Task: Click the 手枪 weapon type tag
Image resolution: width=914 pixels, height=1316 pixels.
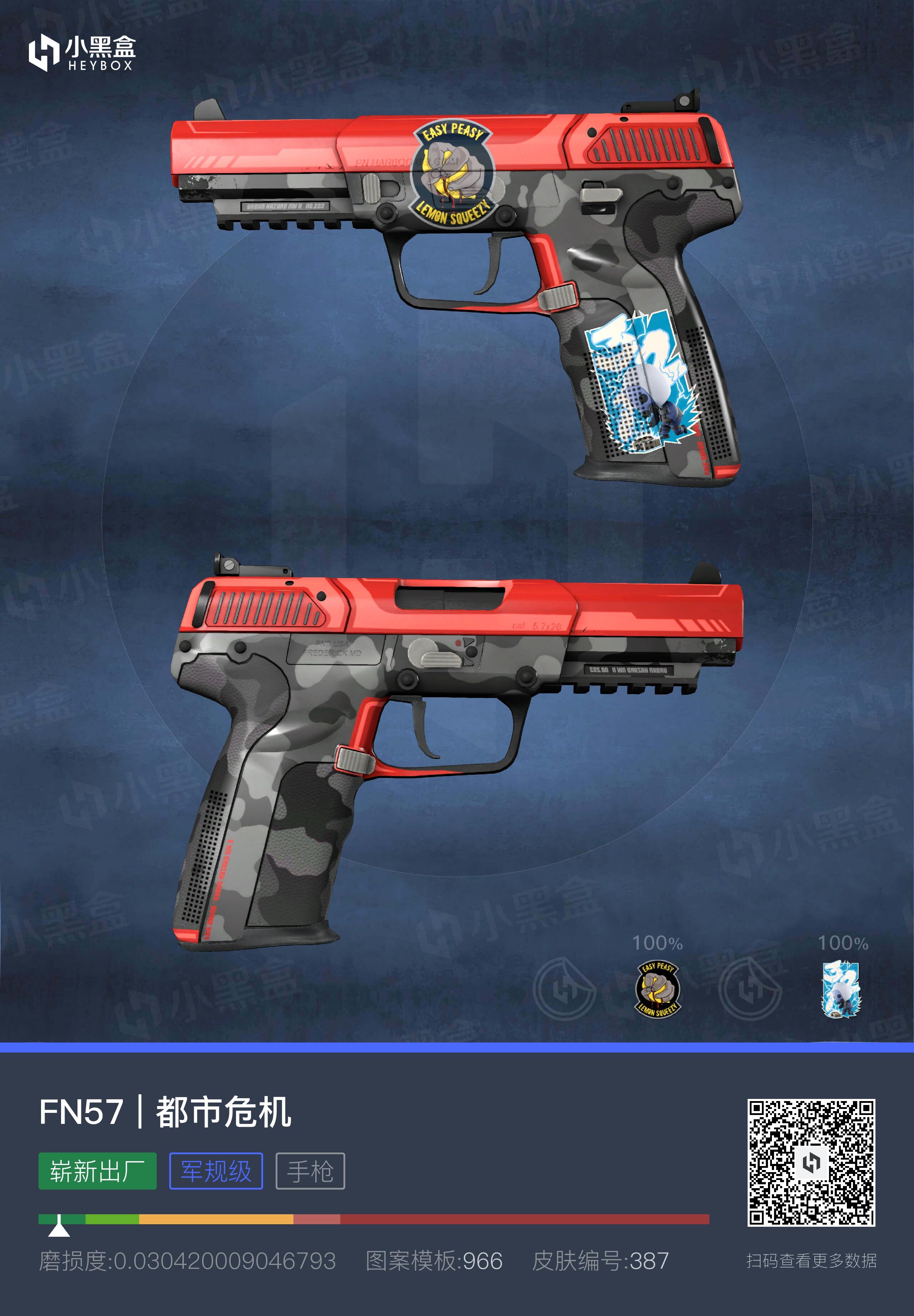Action: click(x=310, y=1171)
